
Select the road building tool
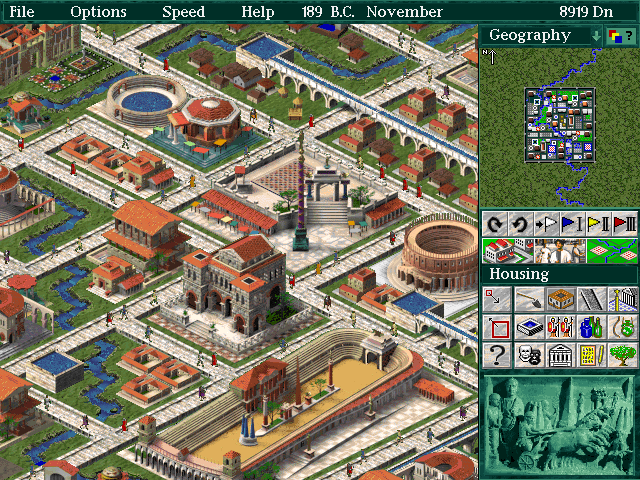pos(591,299)
